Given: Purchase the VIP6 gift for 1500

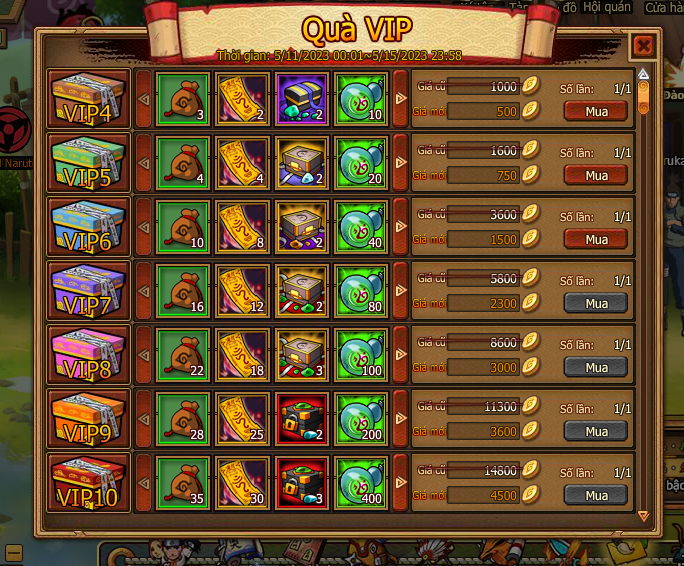Looking at the screenshot, I should point(596,240).
